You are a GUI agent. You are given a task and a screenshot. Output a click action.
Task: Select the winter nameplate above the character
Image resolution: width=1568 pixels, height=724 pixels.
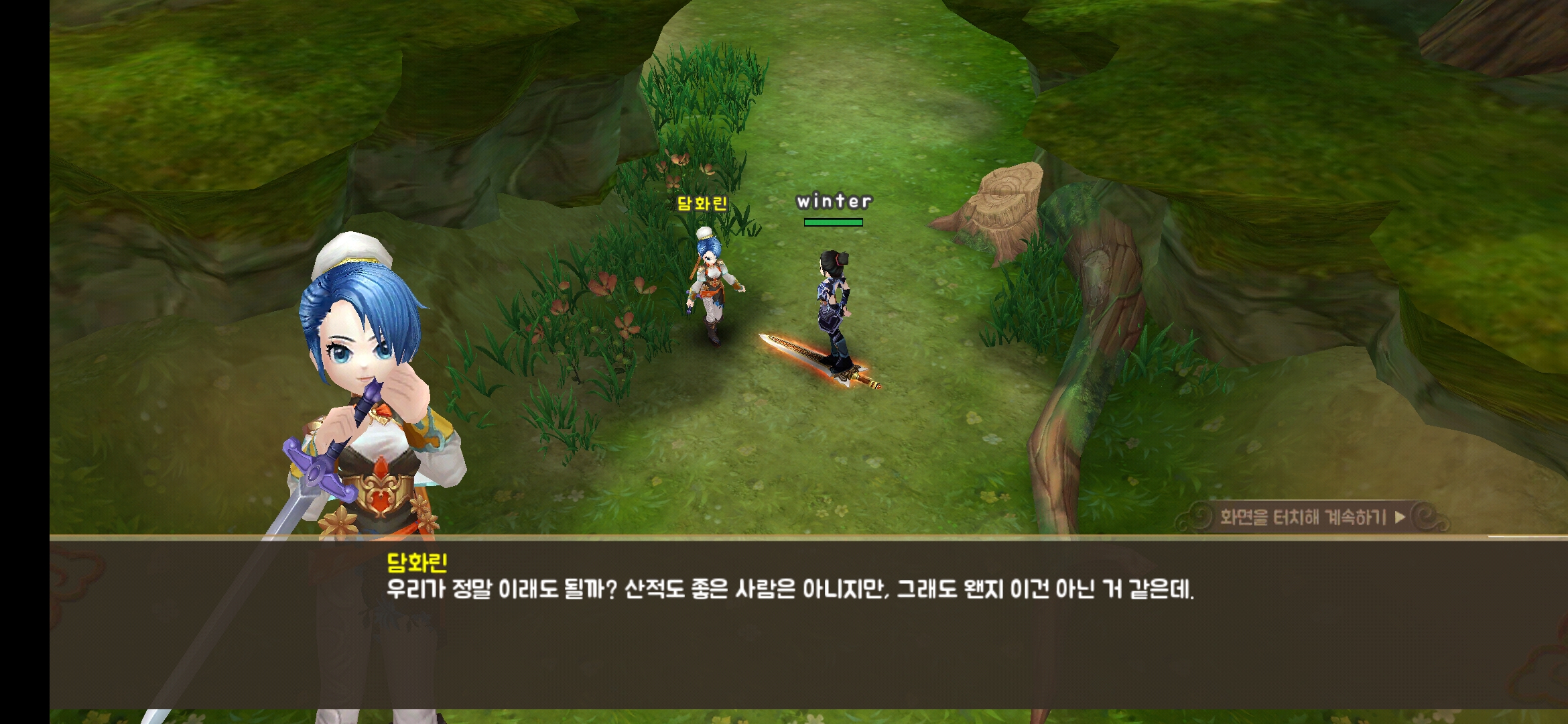[835, 201]
